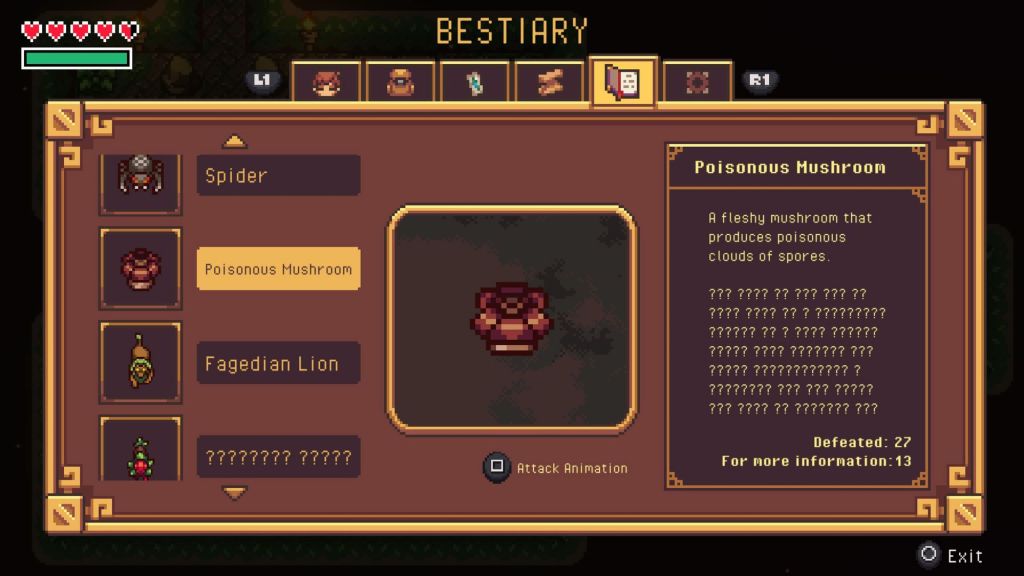This screenshot has height=576, width=1024.
Task: Open the backpack inventory tab
Action: point(400,82)
